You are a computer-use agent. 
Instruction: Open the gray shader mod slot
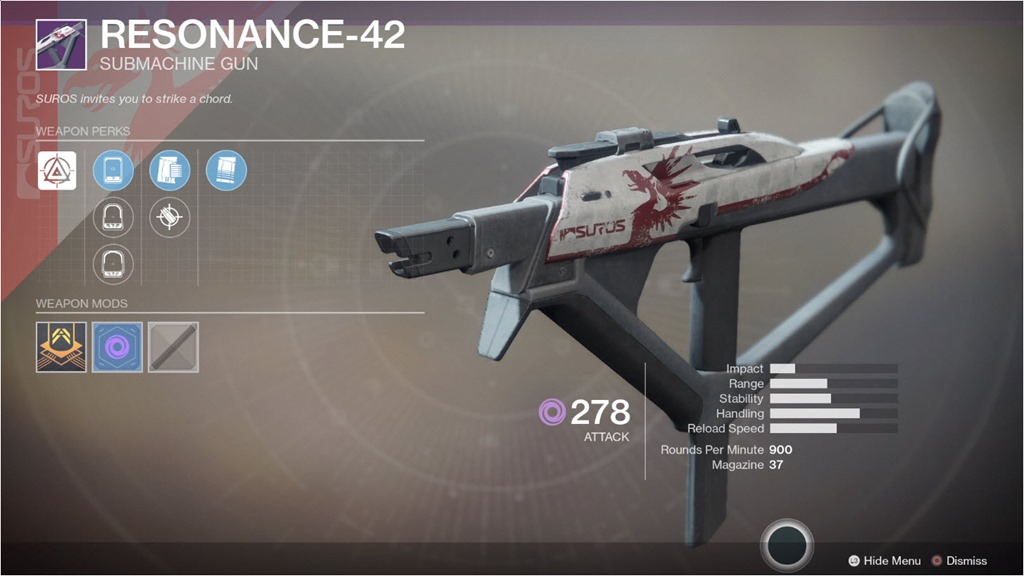173,347
